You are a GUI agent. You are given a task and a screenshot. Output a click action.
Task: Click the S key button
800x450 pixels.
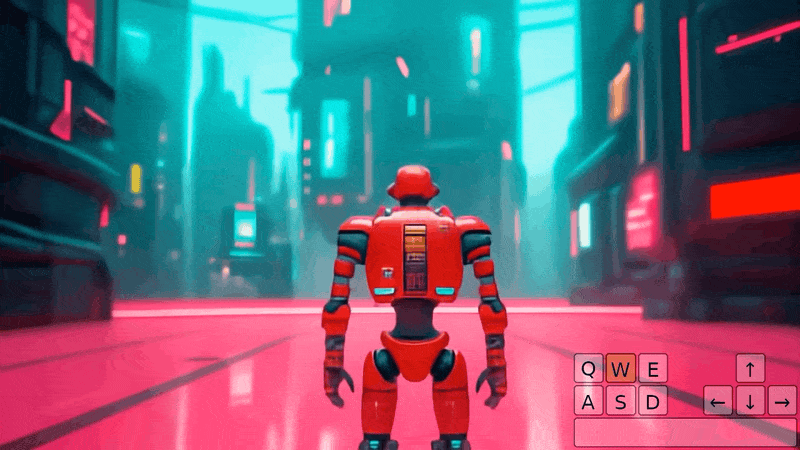(621, 401)
